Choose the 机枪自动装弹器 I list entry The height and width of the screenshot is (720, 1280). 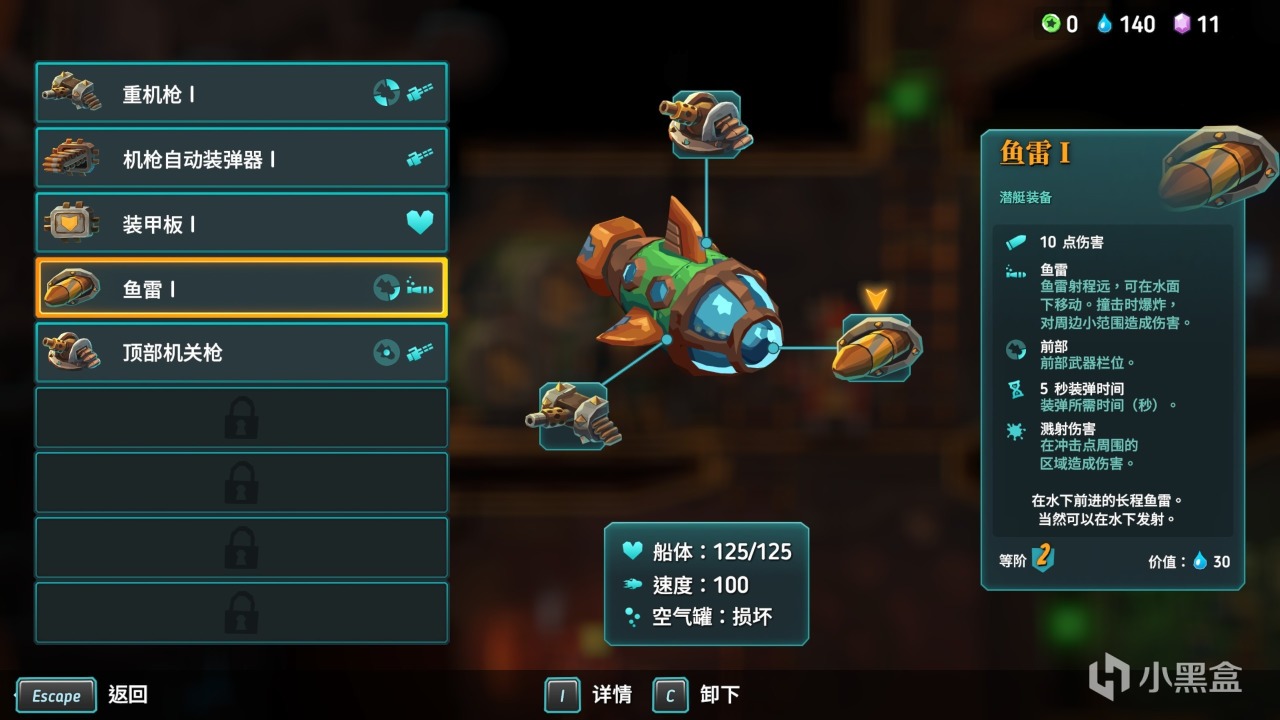(241, 159)
